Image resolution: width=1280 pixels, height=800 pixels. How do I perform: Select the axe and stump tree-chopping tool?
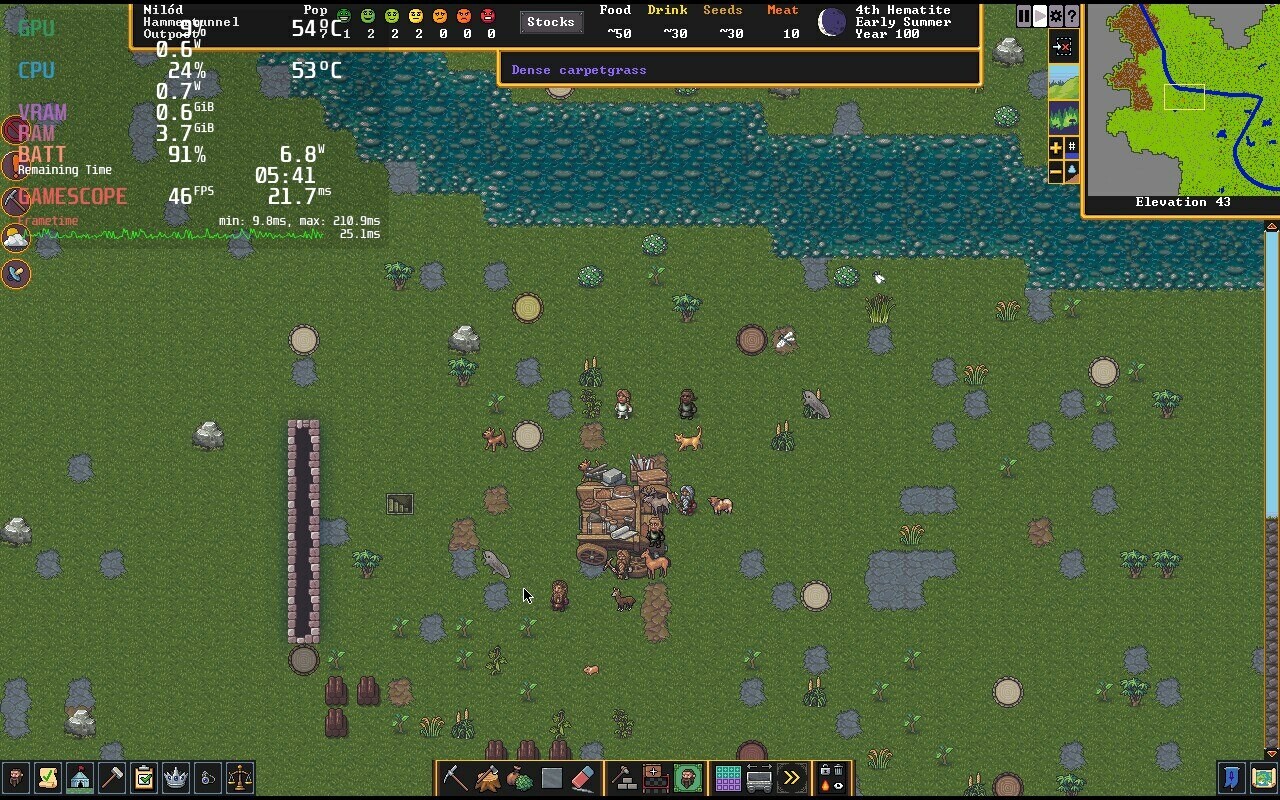pos(488,777)
